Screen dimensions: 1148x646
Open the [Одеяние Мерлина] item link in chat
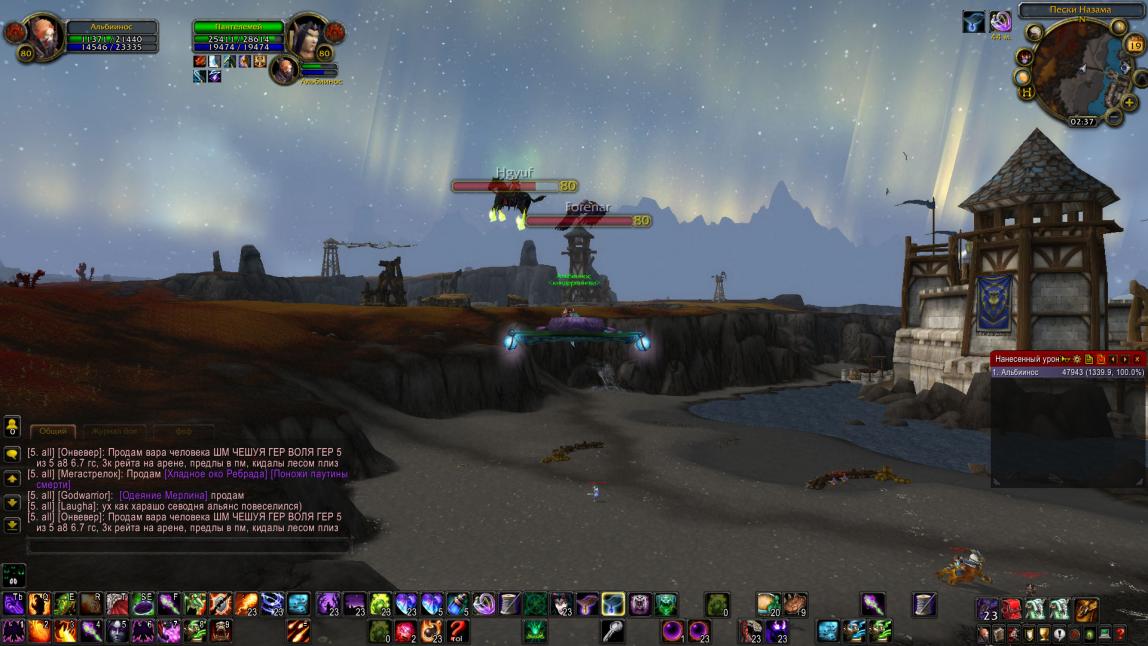coord(163,496)
